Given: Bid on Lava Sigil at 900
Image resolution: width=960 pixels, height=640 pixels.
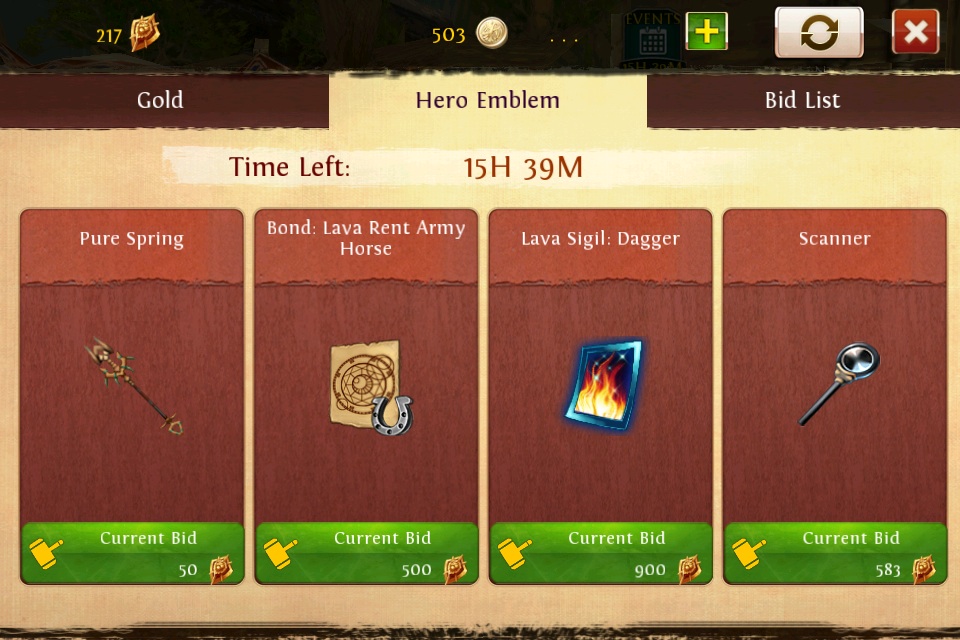Looking at the screenshot, I should pyautogui.click(x=600, y=553).
